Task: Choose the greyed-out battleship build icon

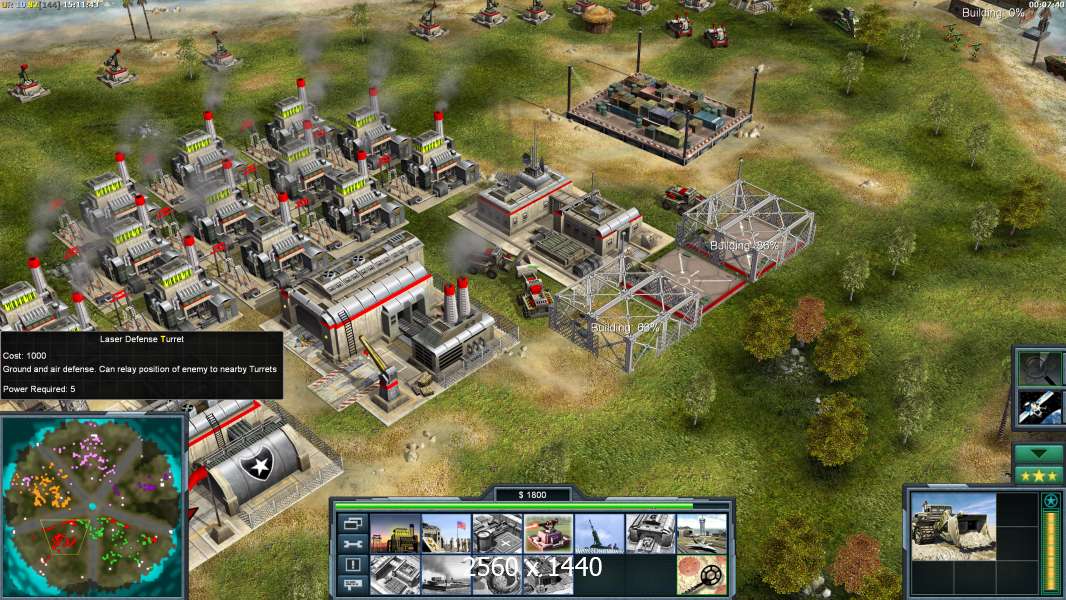Action: [x=446, y=574]
